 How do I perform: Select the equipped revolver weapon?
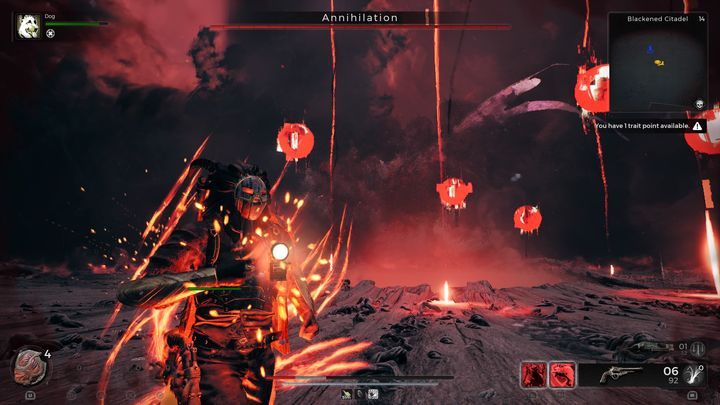pyautogui.click(x=621, y=374)
